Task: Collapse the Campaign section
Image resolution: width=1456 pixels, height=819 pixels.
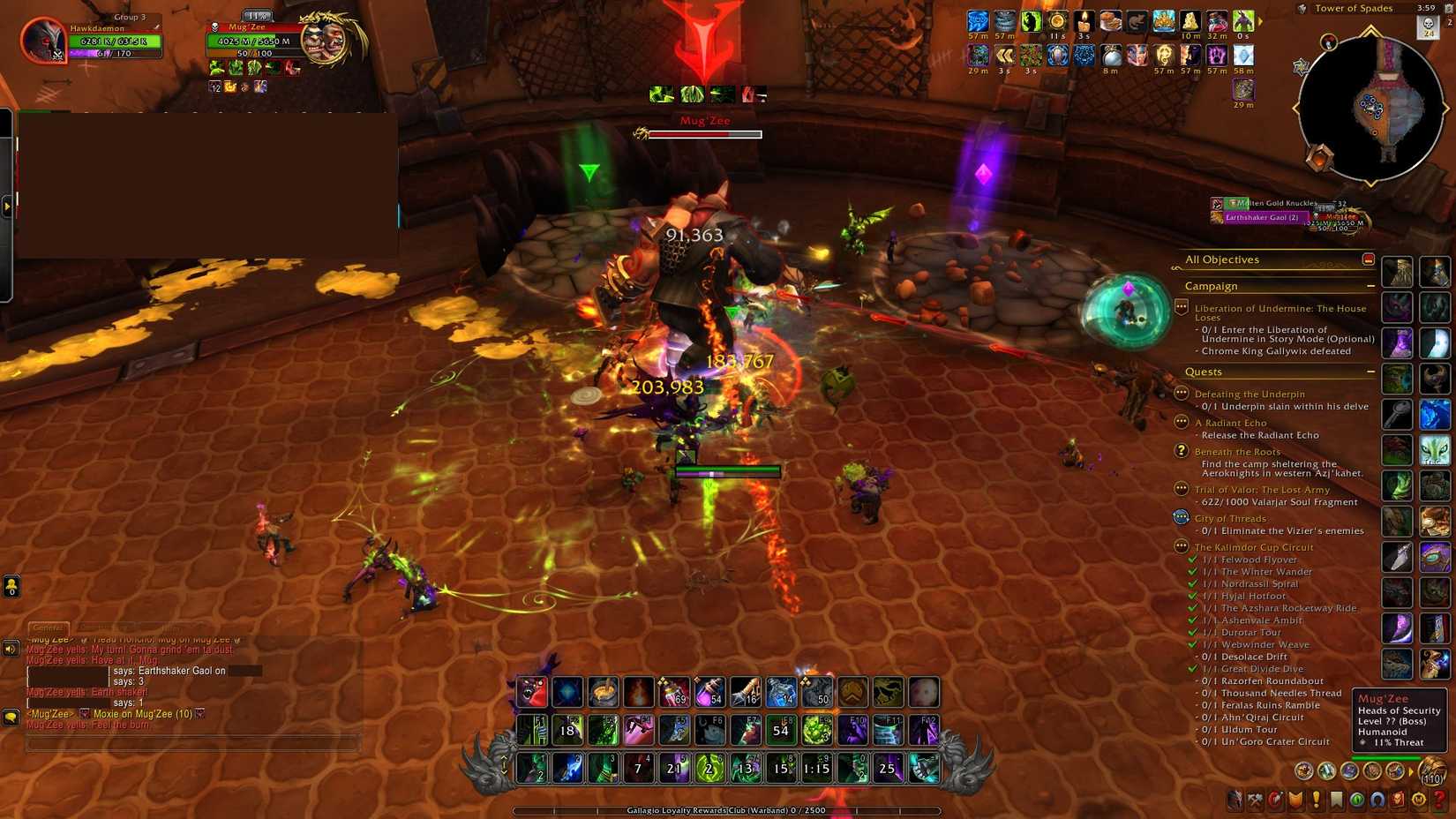Action: click(x=1373, y=286)
